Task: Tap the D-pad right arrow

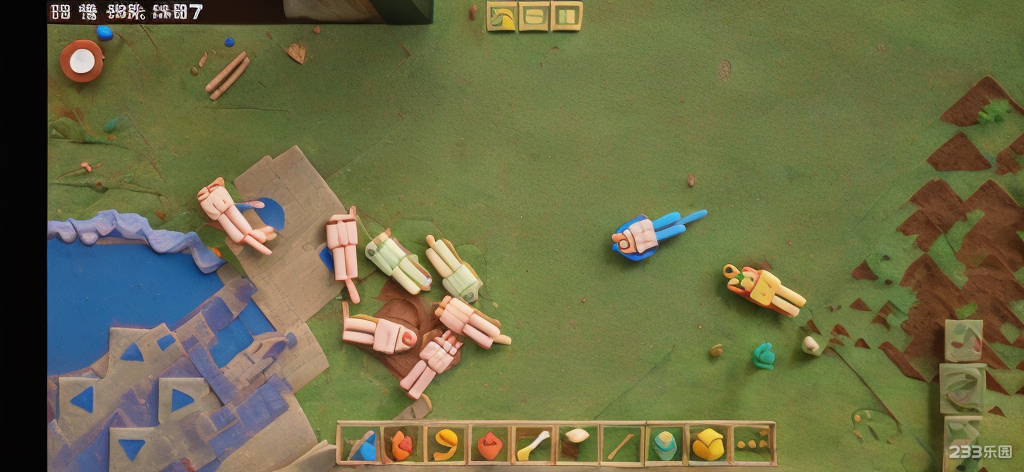Action: tap(181, 401)
